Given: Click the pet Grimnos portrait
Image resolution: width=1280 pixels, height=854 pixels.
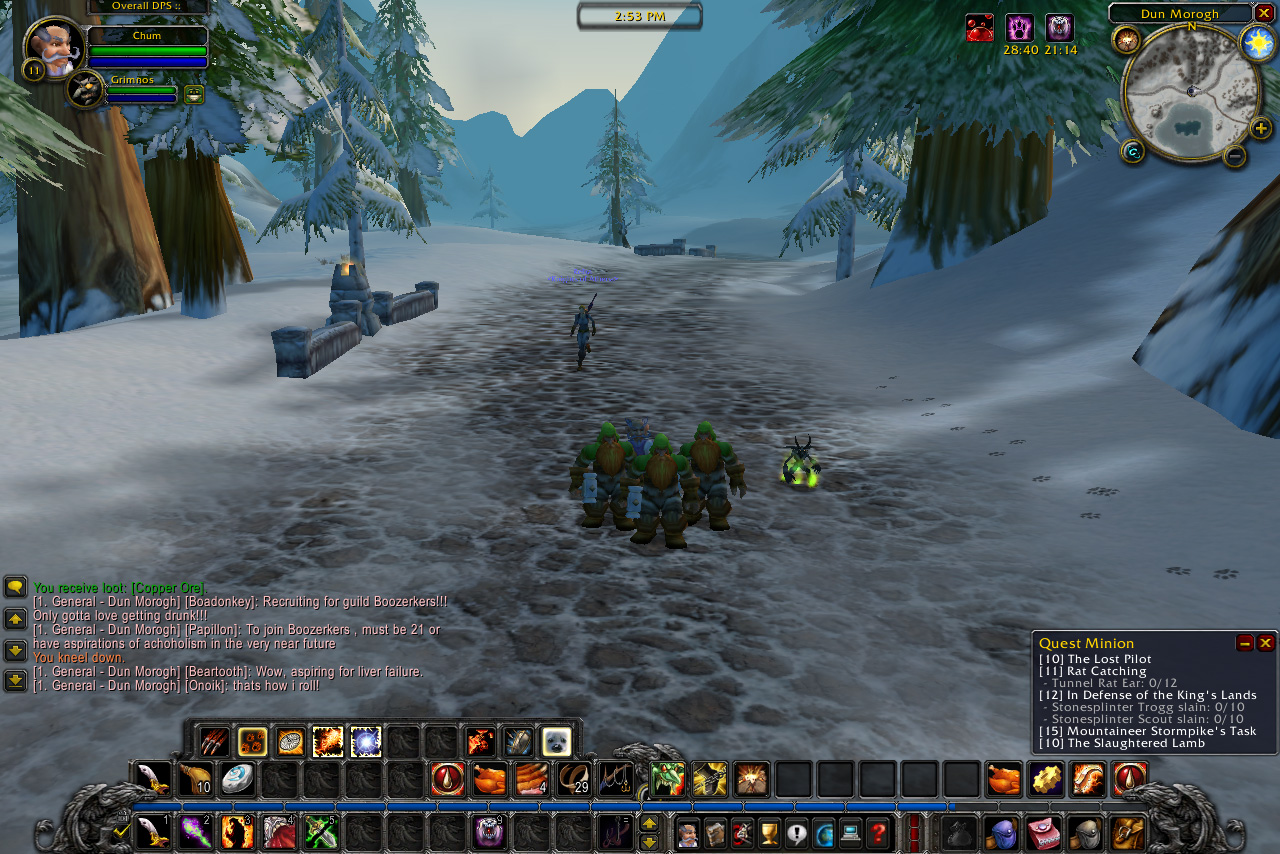Looking at the screenshot, I should (x=86, y=90).
